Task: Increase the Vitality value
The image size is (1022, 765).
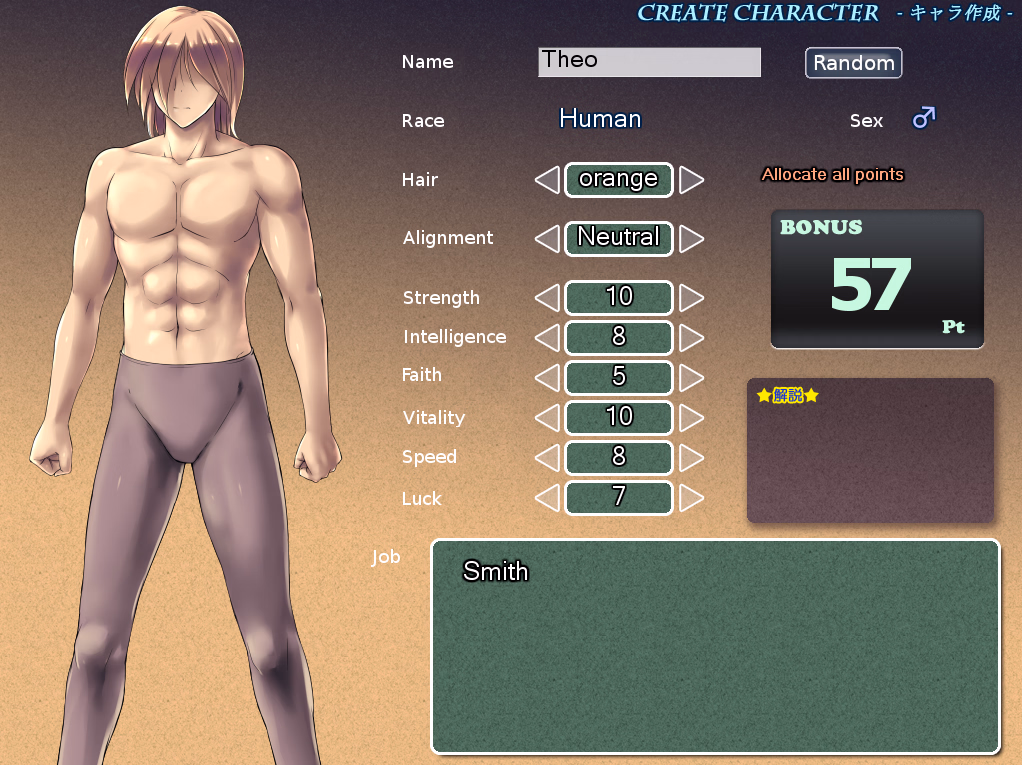Action: pos(691,417)
